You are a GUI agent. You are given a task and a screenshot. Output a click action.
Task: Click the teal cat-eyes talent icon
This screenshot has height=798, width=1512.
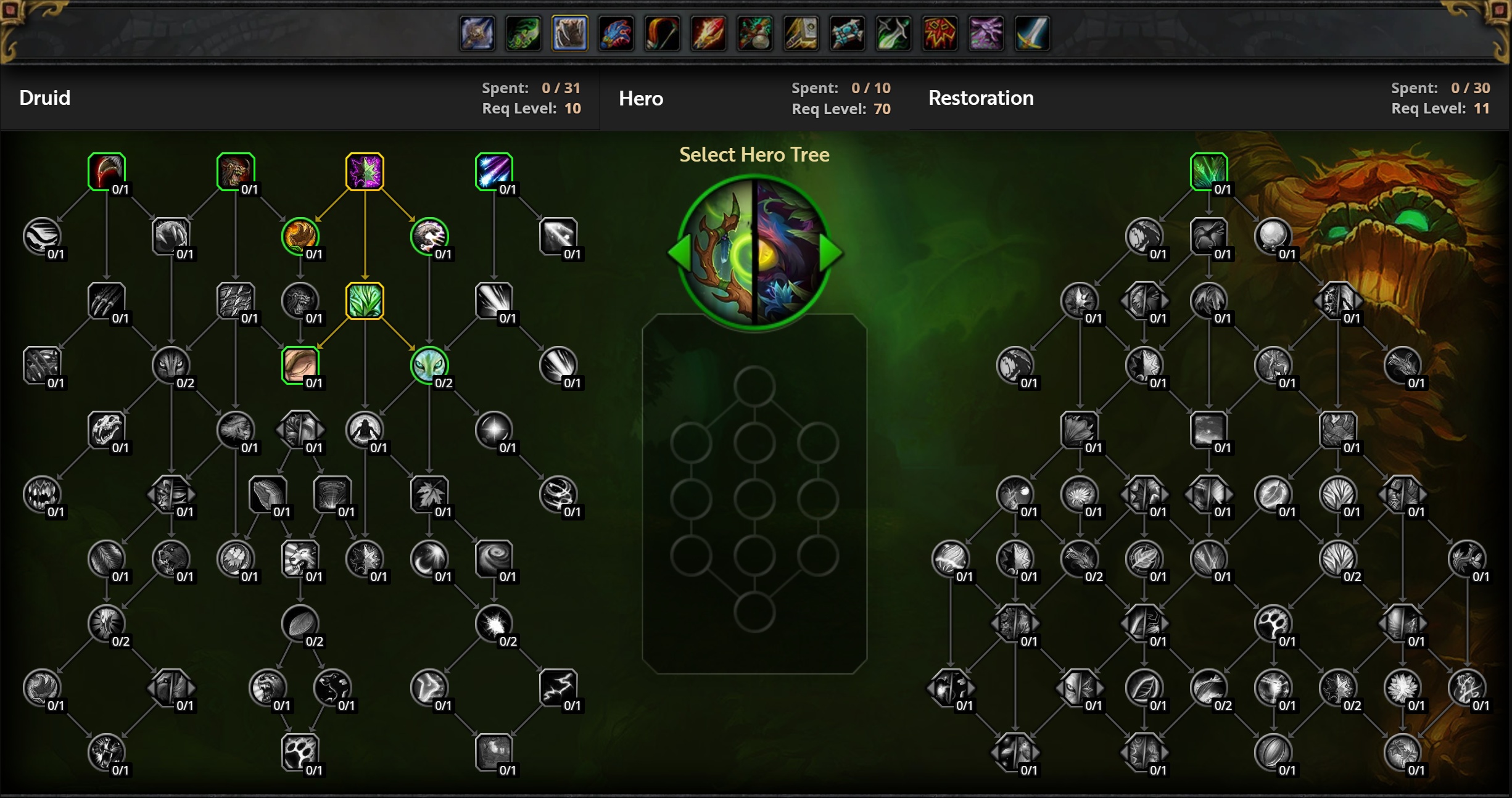tap(431, 365)
